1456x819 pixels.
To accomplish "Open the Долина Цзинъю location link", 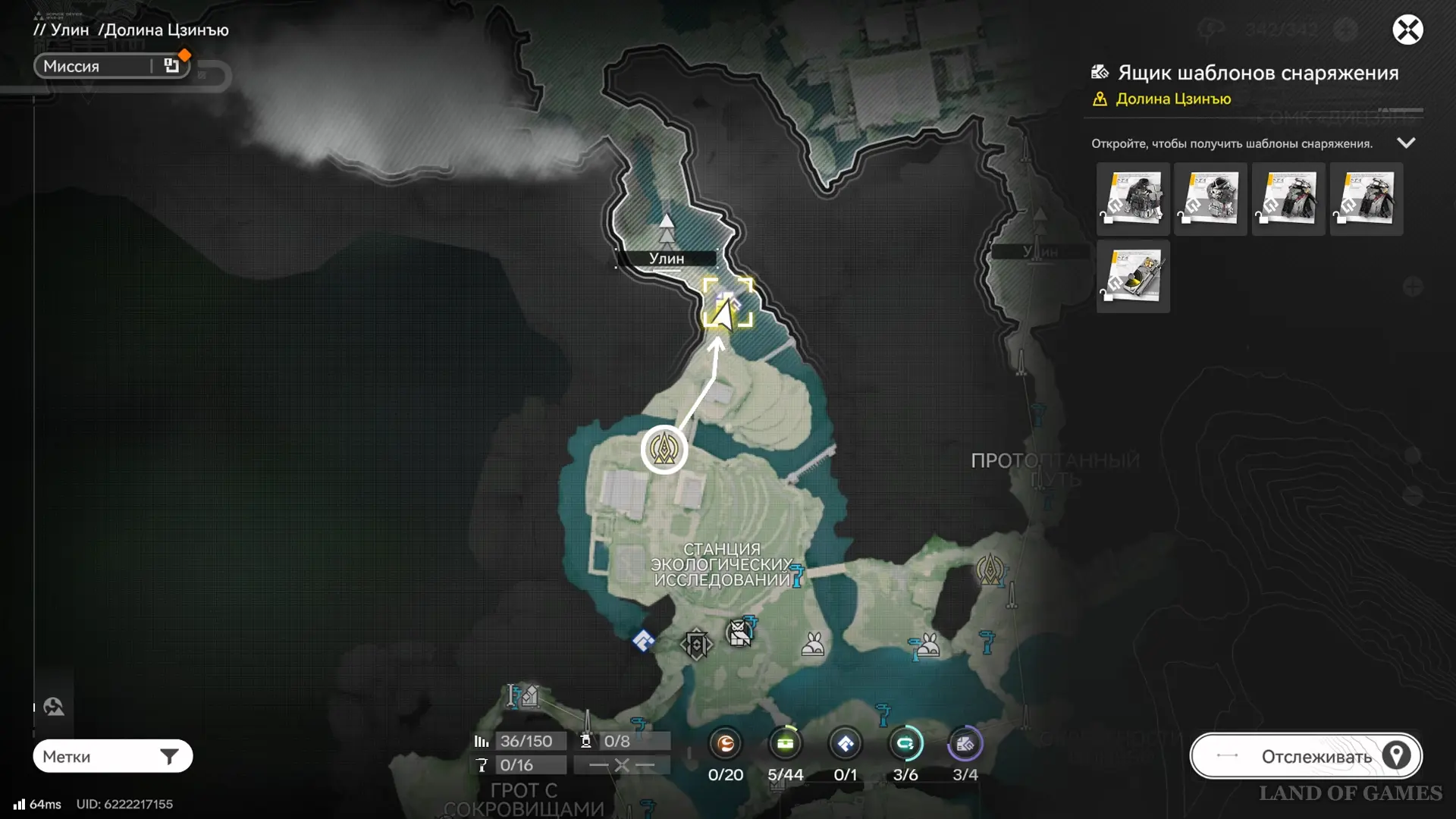I will (x=1172, y=99).
